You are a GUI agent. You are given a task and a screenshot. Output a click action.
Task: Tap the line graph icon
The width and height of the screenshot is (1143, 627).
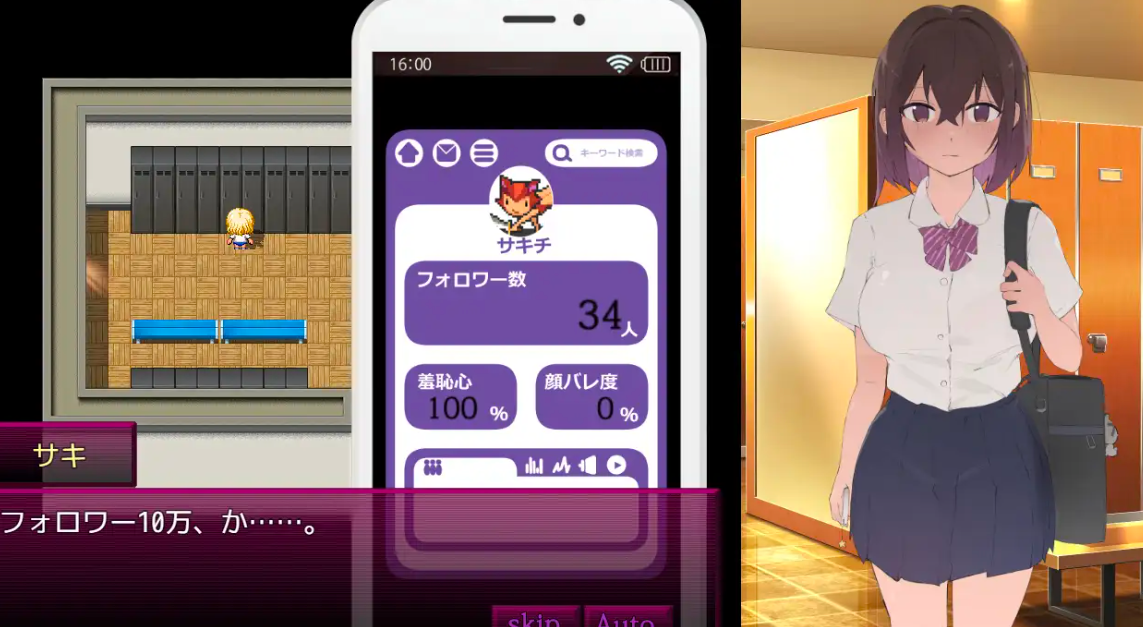pos(560,465)
